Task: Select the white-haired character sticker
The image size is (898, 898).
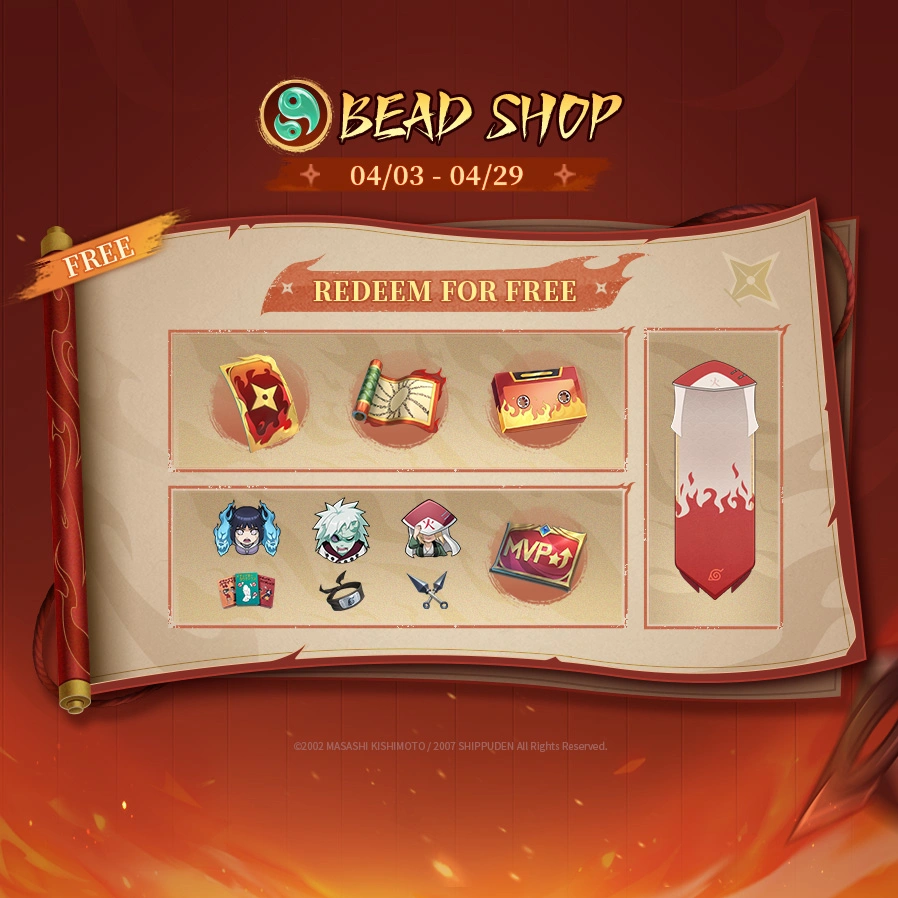Action: pos(337,528)
